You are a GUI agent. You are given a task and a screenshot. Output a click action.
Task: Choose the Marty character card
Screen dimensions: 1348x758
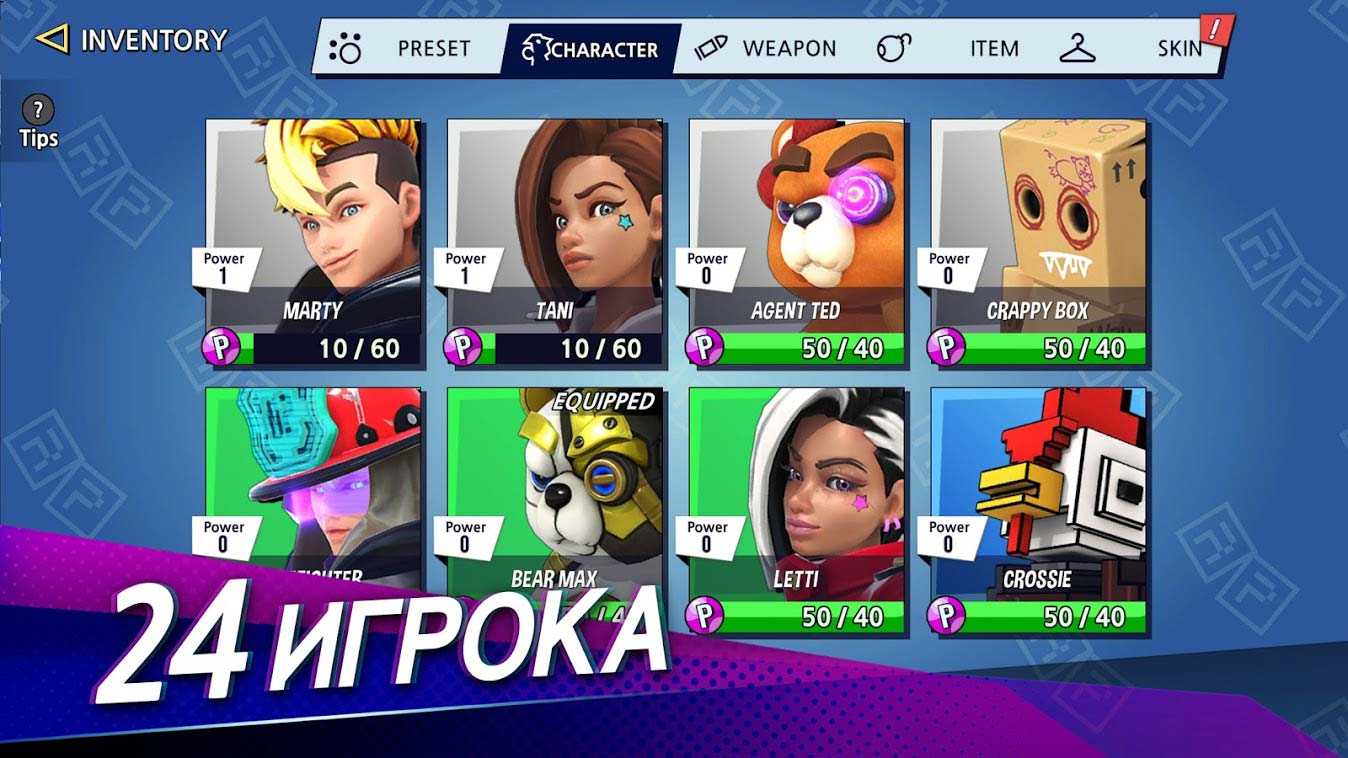point(313,240)
